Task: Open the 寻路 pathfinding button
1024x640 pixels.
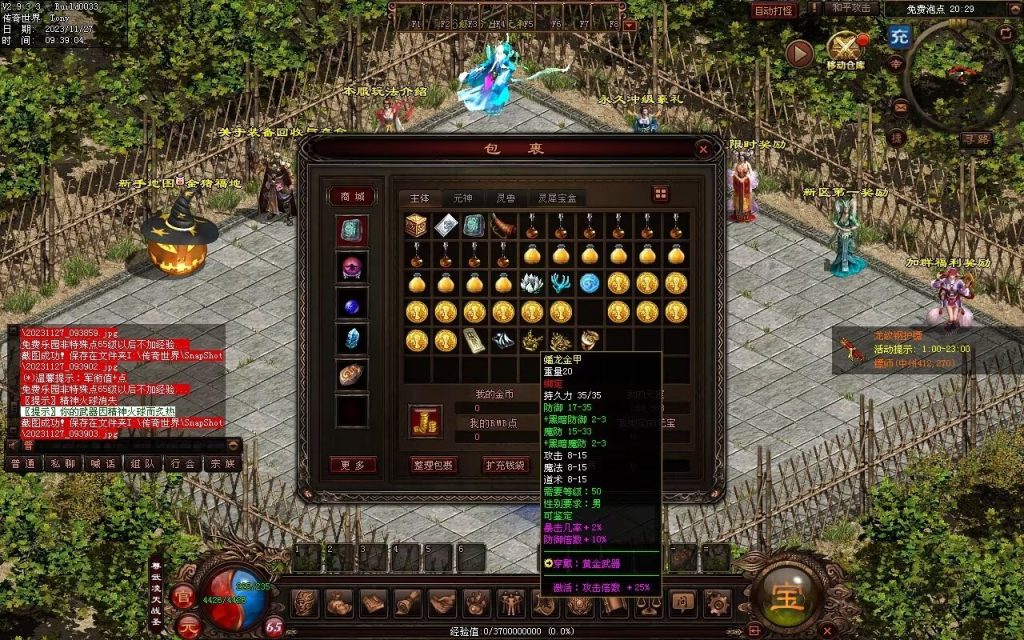Action: tap(975, 140)
